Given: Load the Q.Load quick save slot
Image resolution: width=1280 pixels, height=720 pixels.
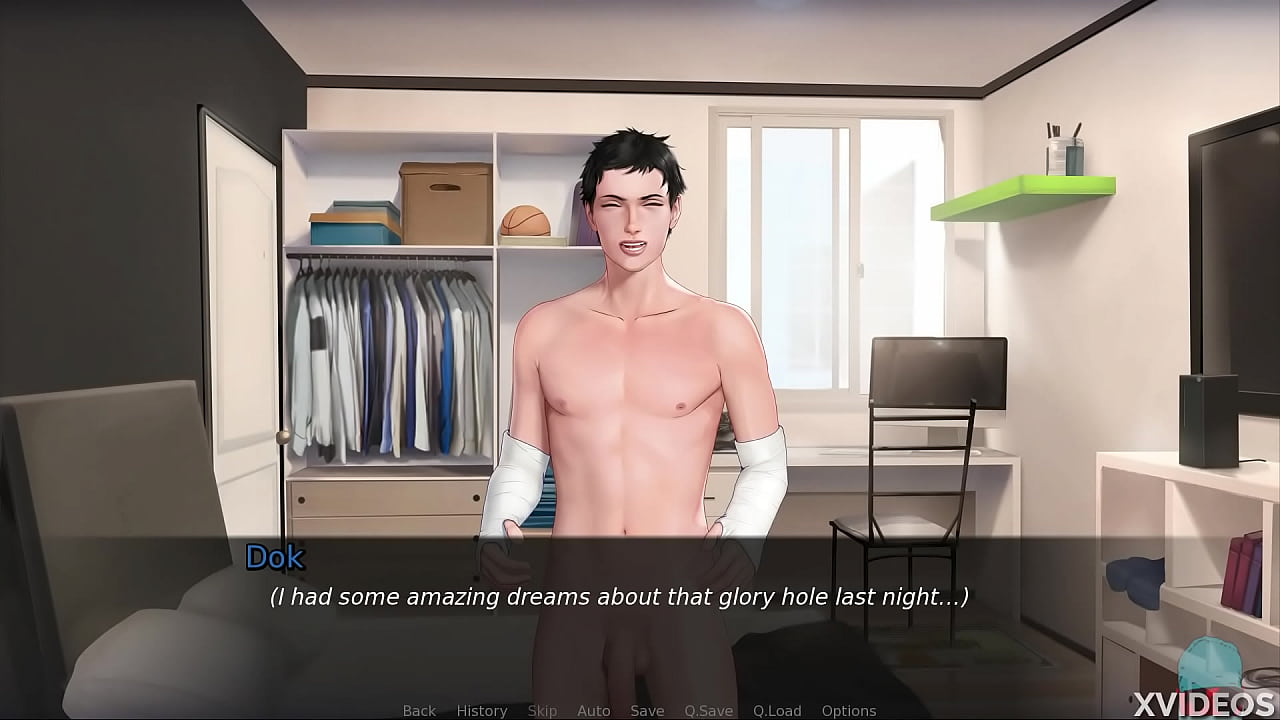Looking at the screenshot, I should pyautogui.click(x=778, y=710).
